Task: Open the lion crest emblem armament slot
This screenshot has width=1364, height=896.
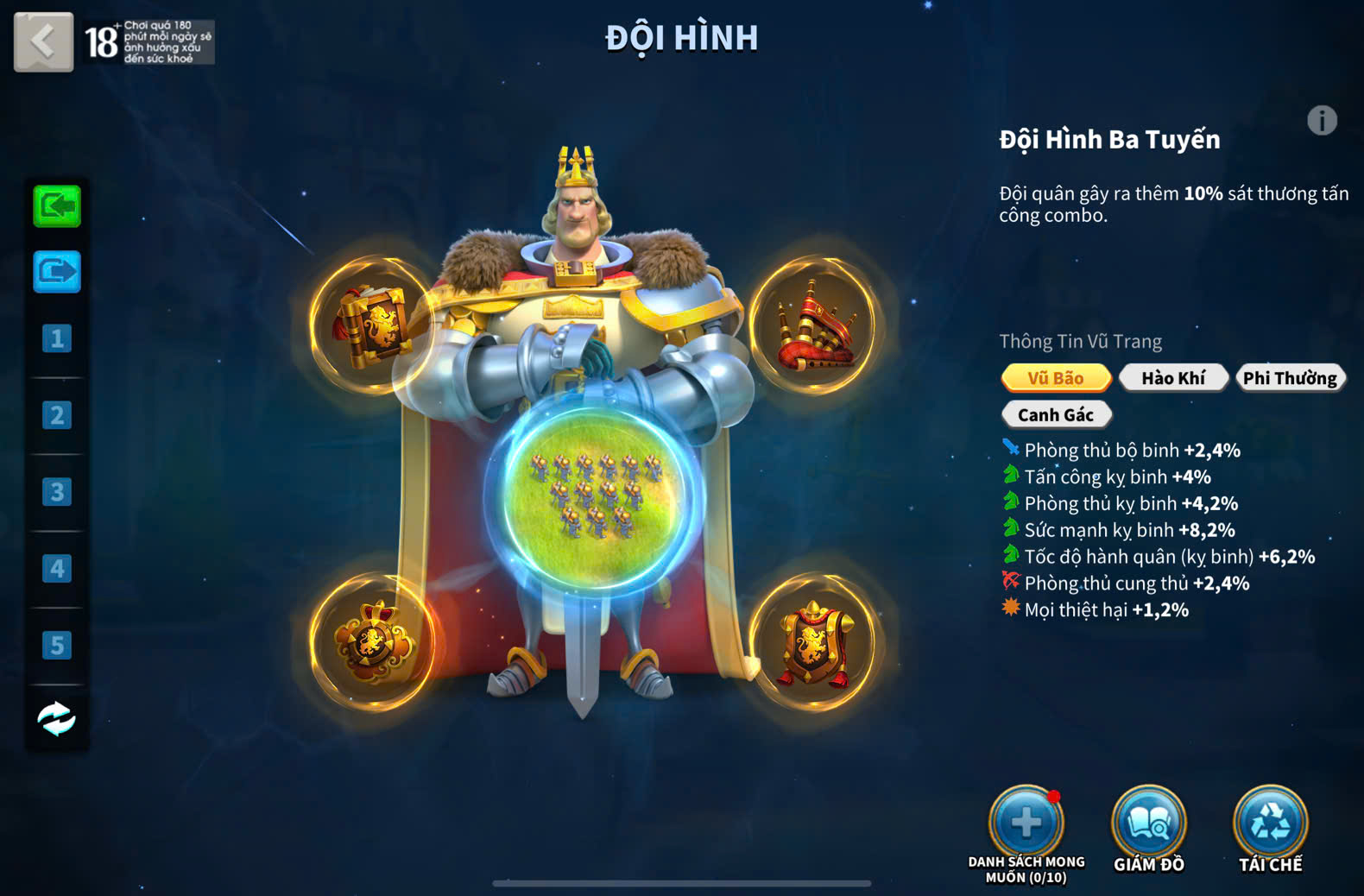Action: [373, 642]
